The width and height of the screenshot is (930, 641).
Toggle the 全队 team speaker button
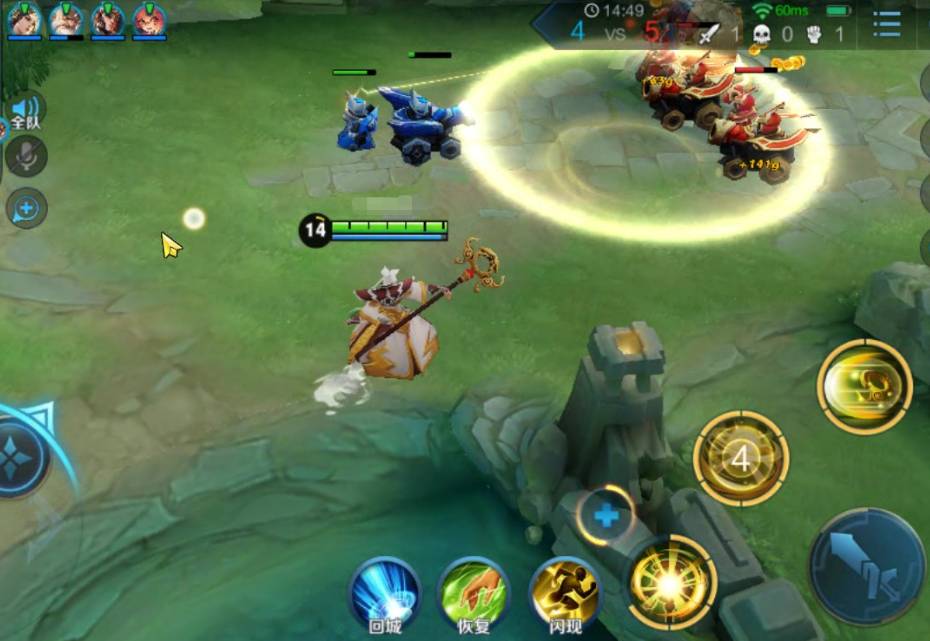(x=24, y=111)
